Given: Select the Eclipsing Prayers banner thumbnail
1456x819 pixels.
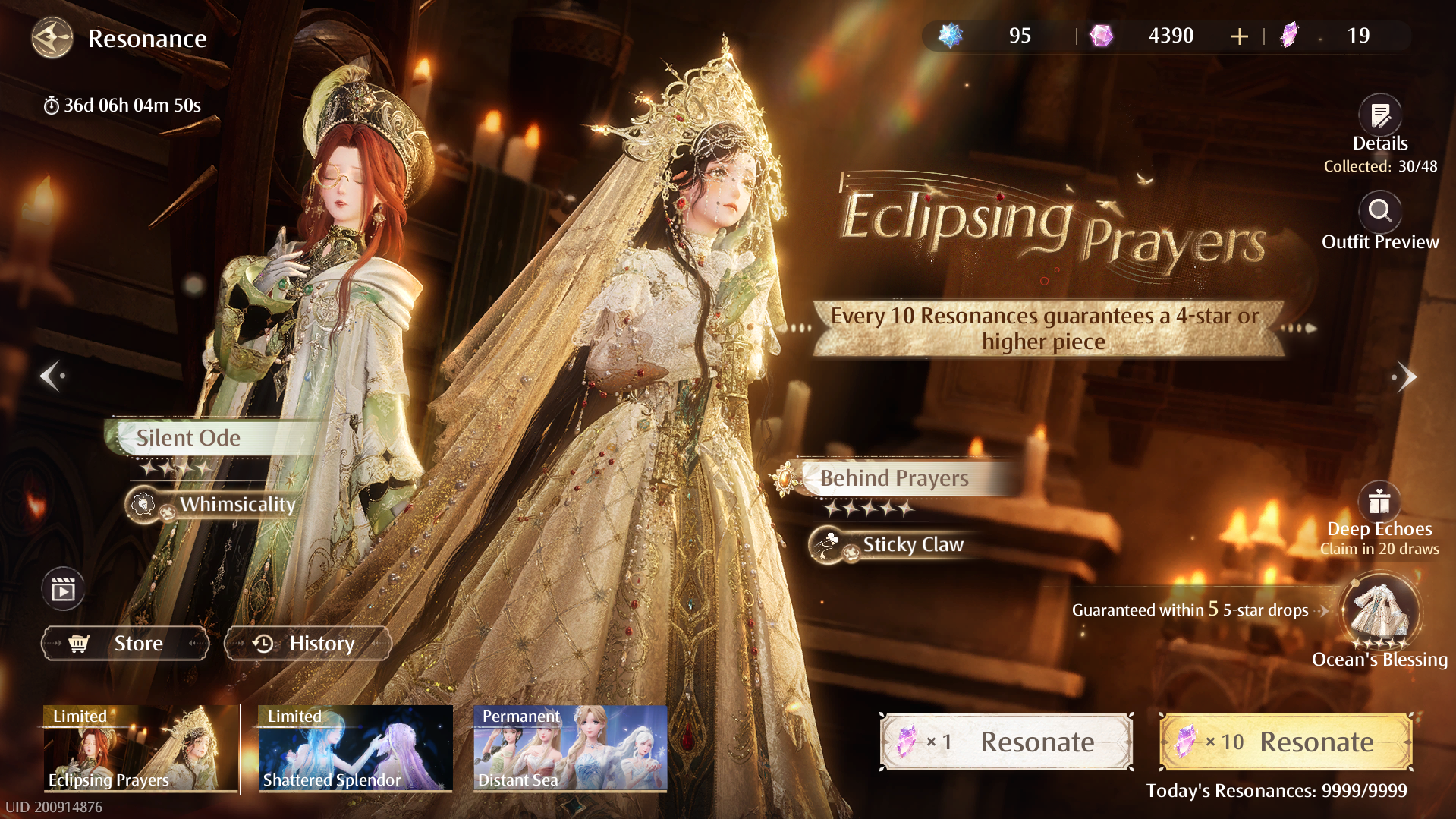Looking at the screenshot, I should pyautogui.click(x=141, y=748).
